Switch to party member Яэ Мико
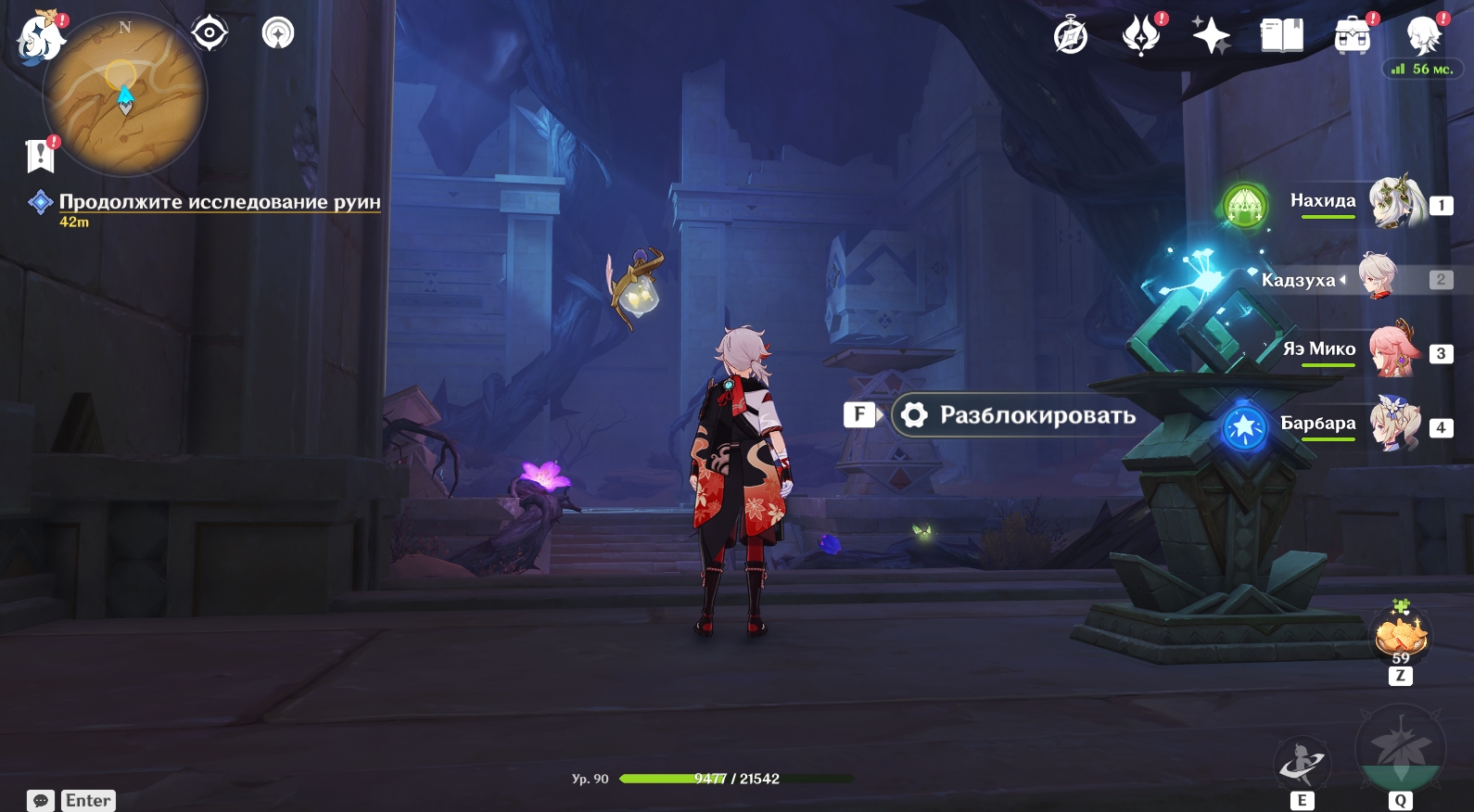 [x=1393, y=350]
